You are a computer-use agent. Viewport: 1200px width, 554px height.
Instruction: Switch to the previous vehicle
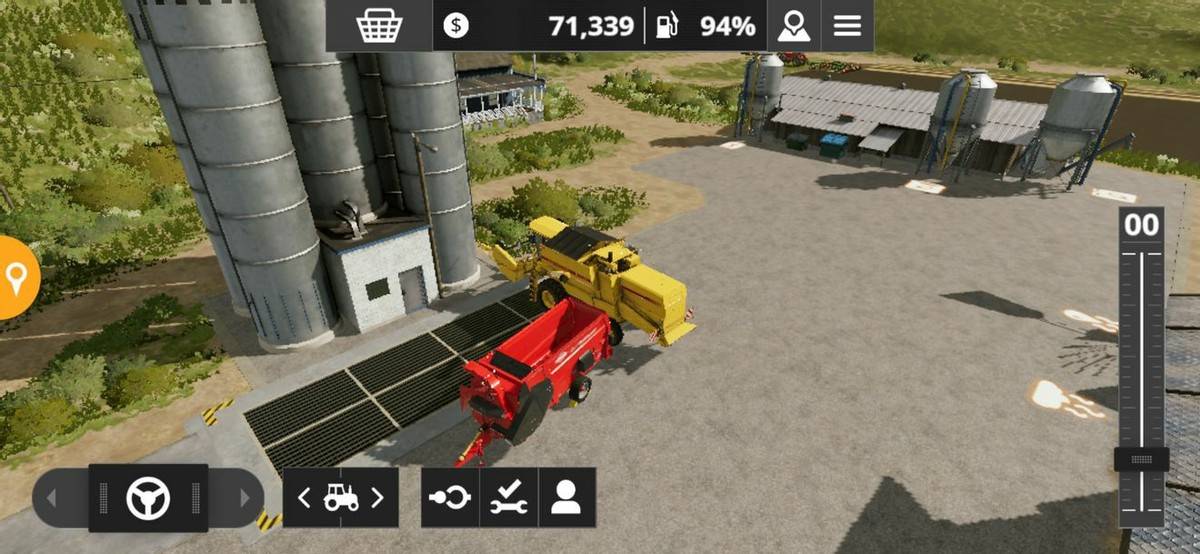coord(304,497)
